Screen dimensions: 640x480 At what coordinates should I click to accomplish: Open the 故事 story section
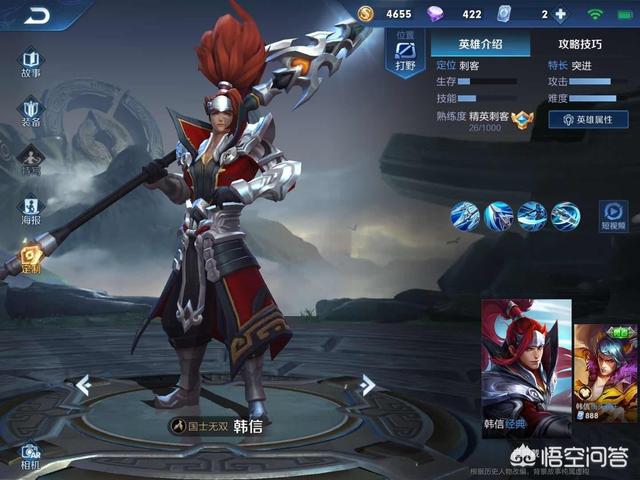coord(31,60)
